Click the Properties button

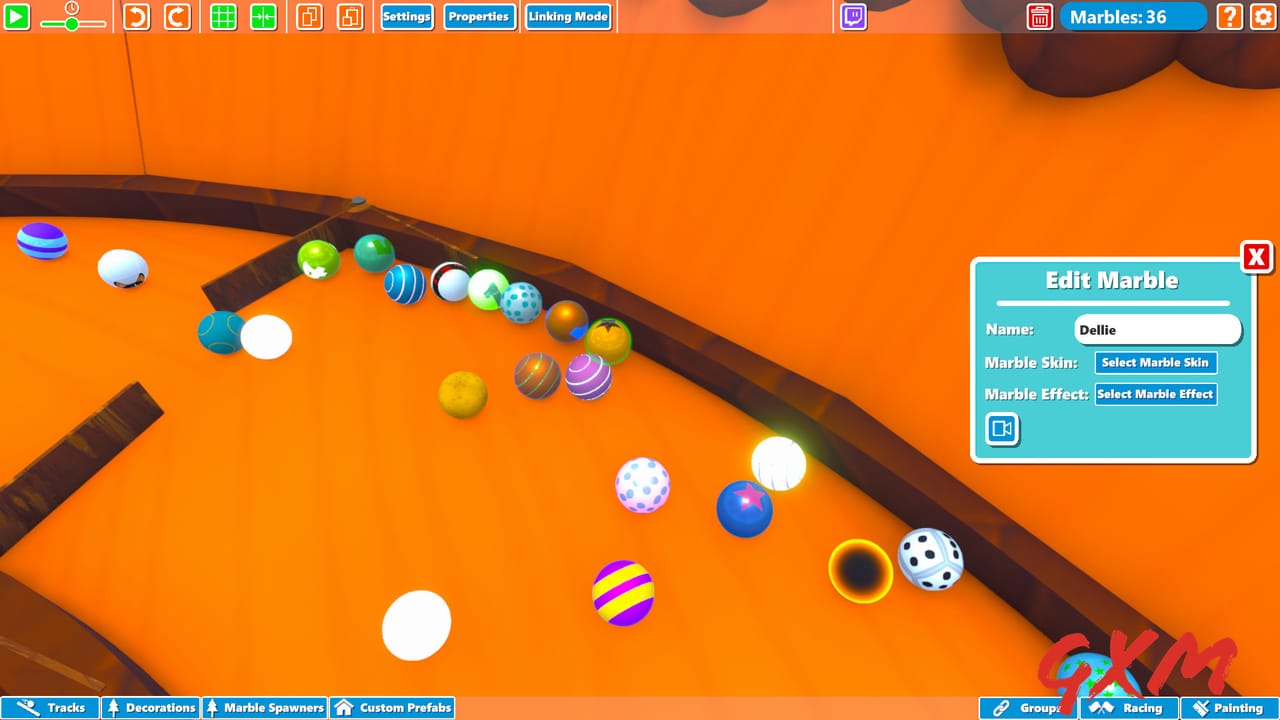[x=479, y=16]
